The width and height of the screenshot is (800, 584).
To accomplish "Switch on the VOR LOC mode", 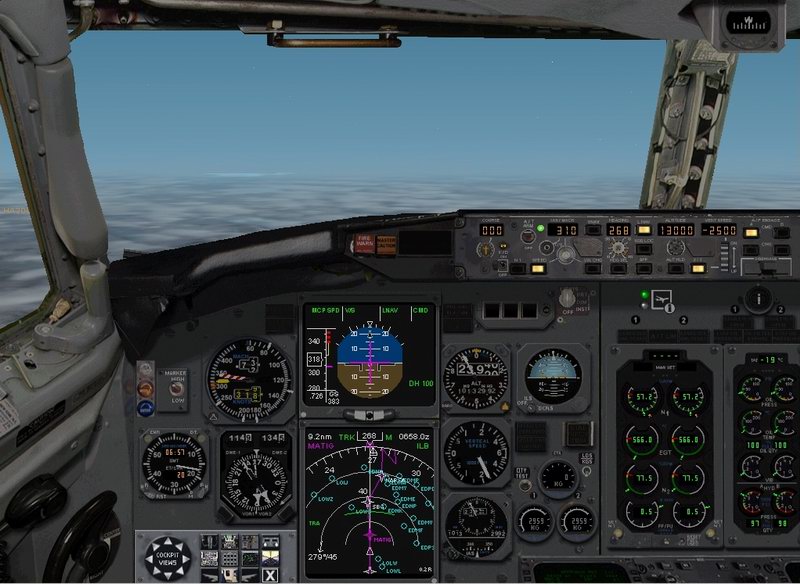I will click(x=644, y=249).
